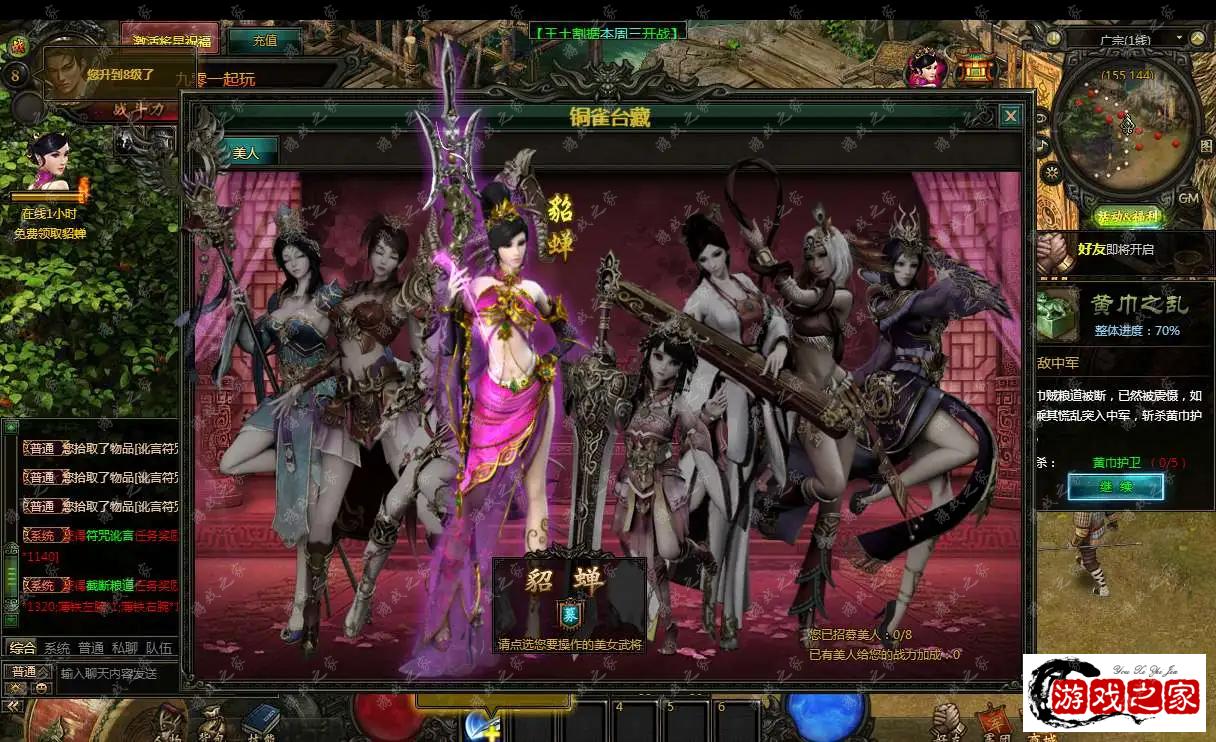
Task: Switch chat to 私聊 tab
Action: [x=124, y=648]
